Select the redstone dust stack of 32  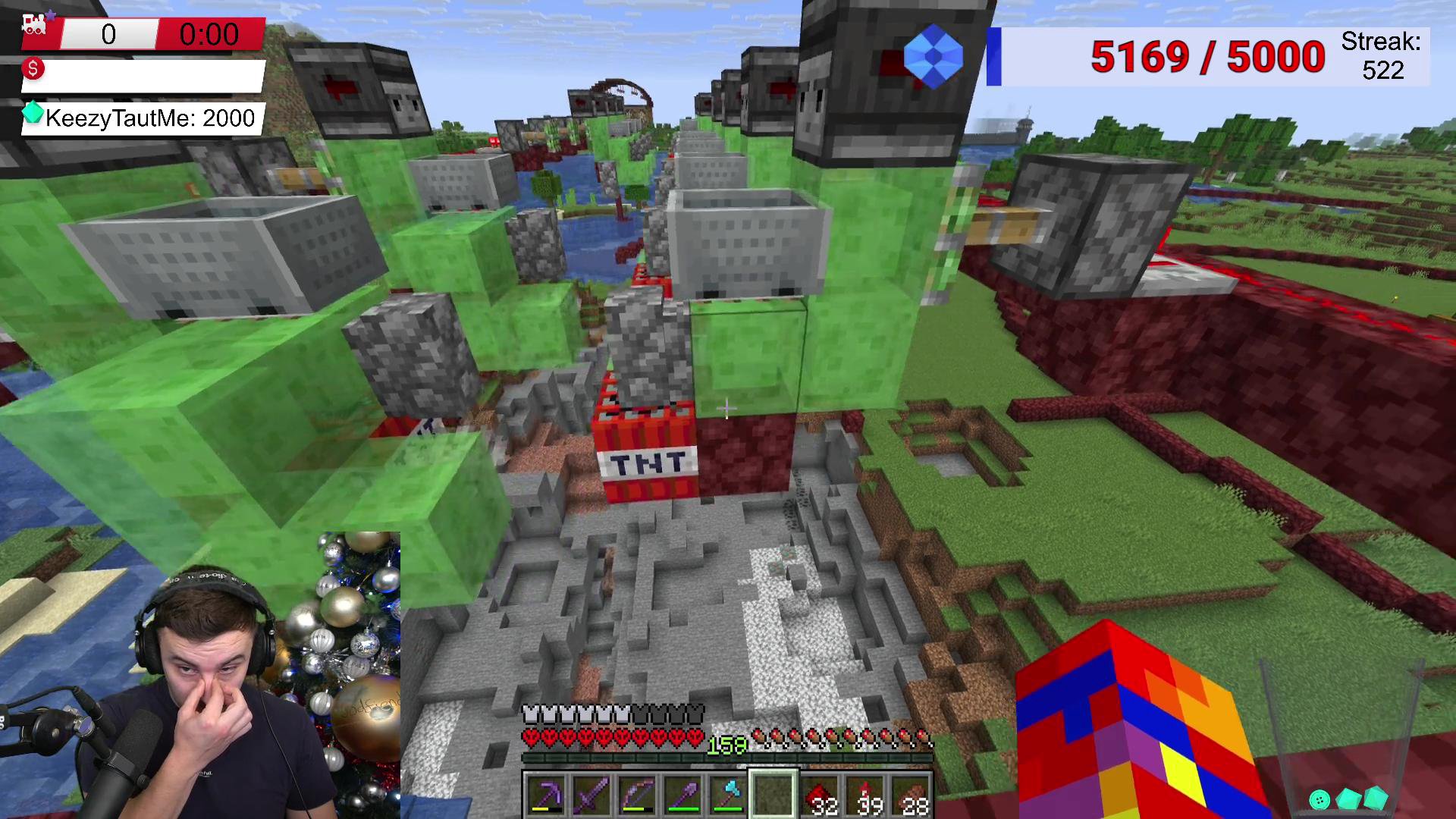coord(820,795)
